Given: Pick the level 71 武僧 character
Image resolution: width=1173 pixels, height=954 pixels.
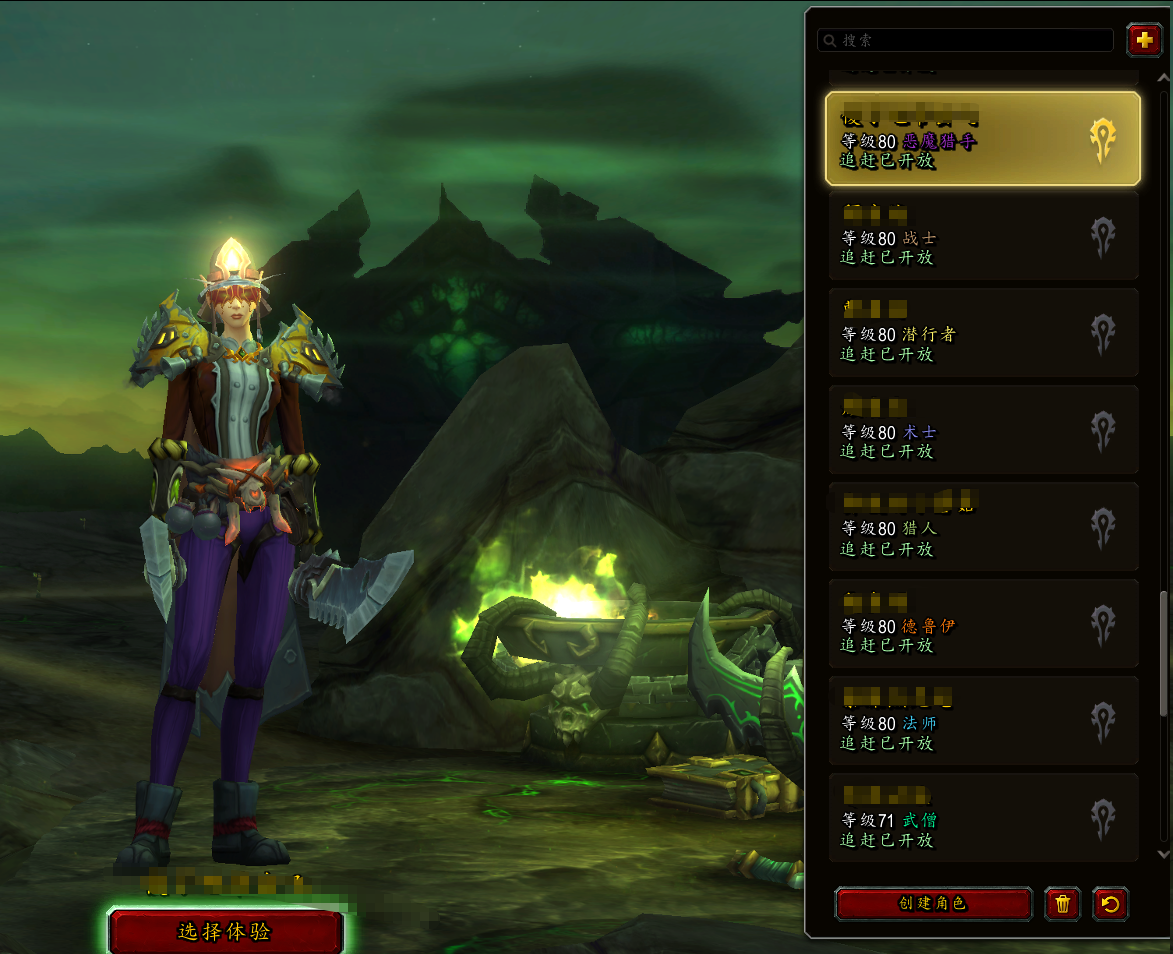Looking at the screenshot, I should click(x=982, y=818).
